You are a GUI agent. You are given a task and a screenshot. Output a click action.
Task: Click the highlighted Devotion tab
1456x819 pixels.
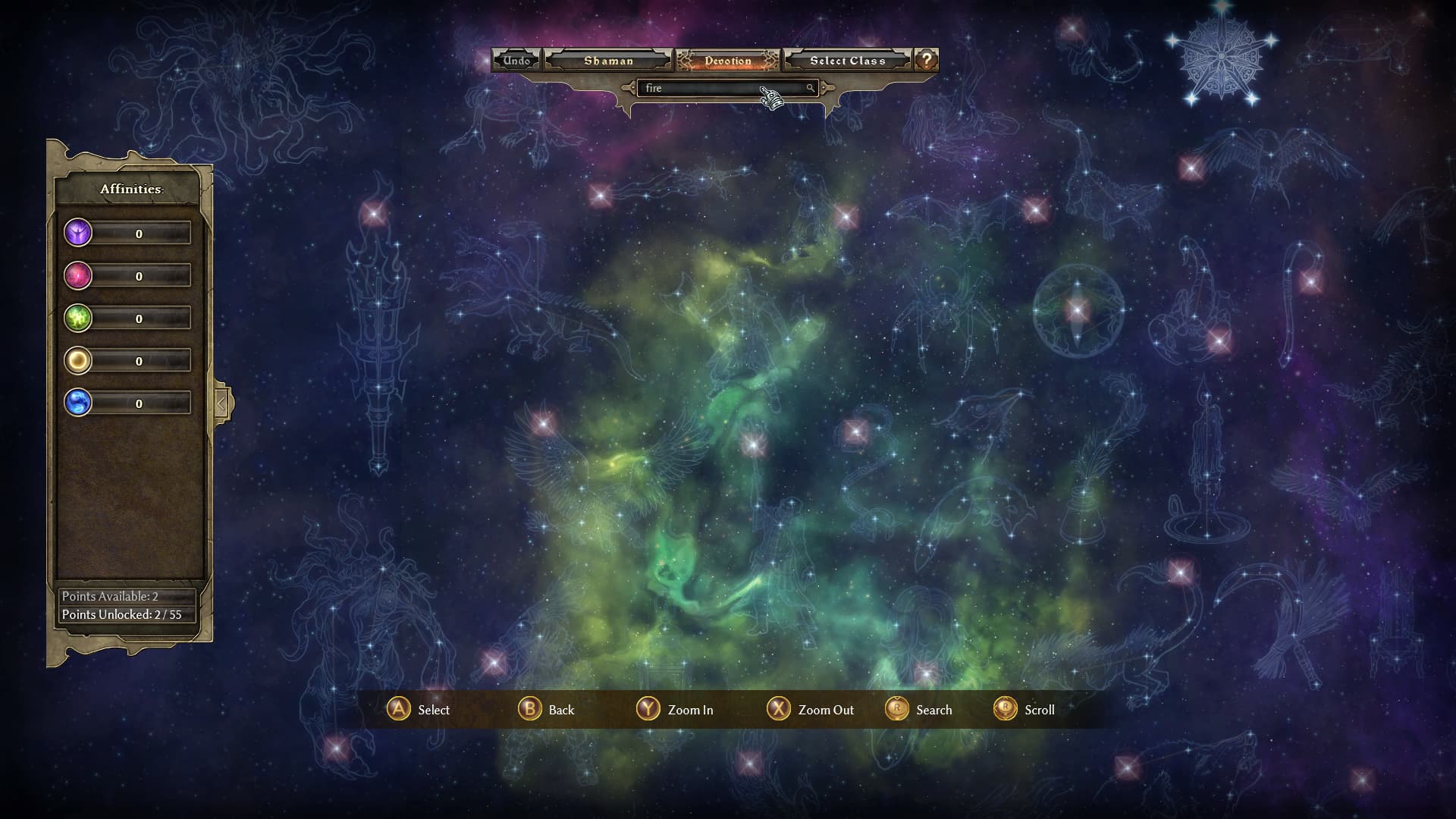coord(727,59)
